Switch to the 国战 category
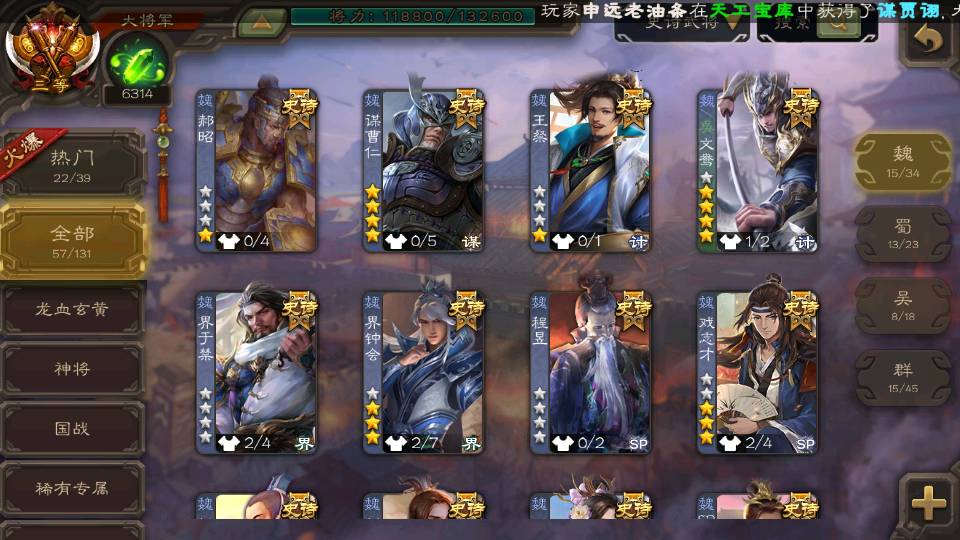This screenshot has width=960, height=540. (x=72, y=429)
